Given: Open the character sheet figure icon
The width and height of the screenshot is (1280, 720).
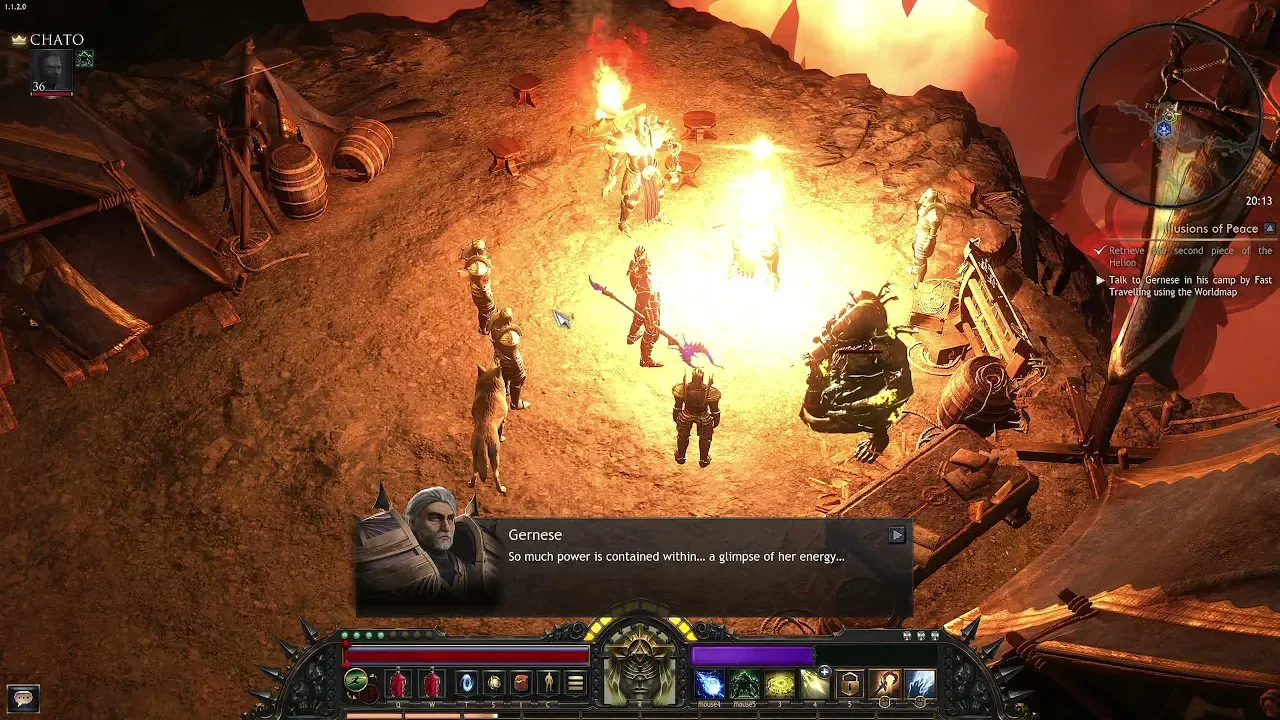Looking at the screenshot, I should click(x=548, y=684).
